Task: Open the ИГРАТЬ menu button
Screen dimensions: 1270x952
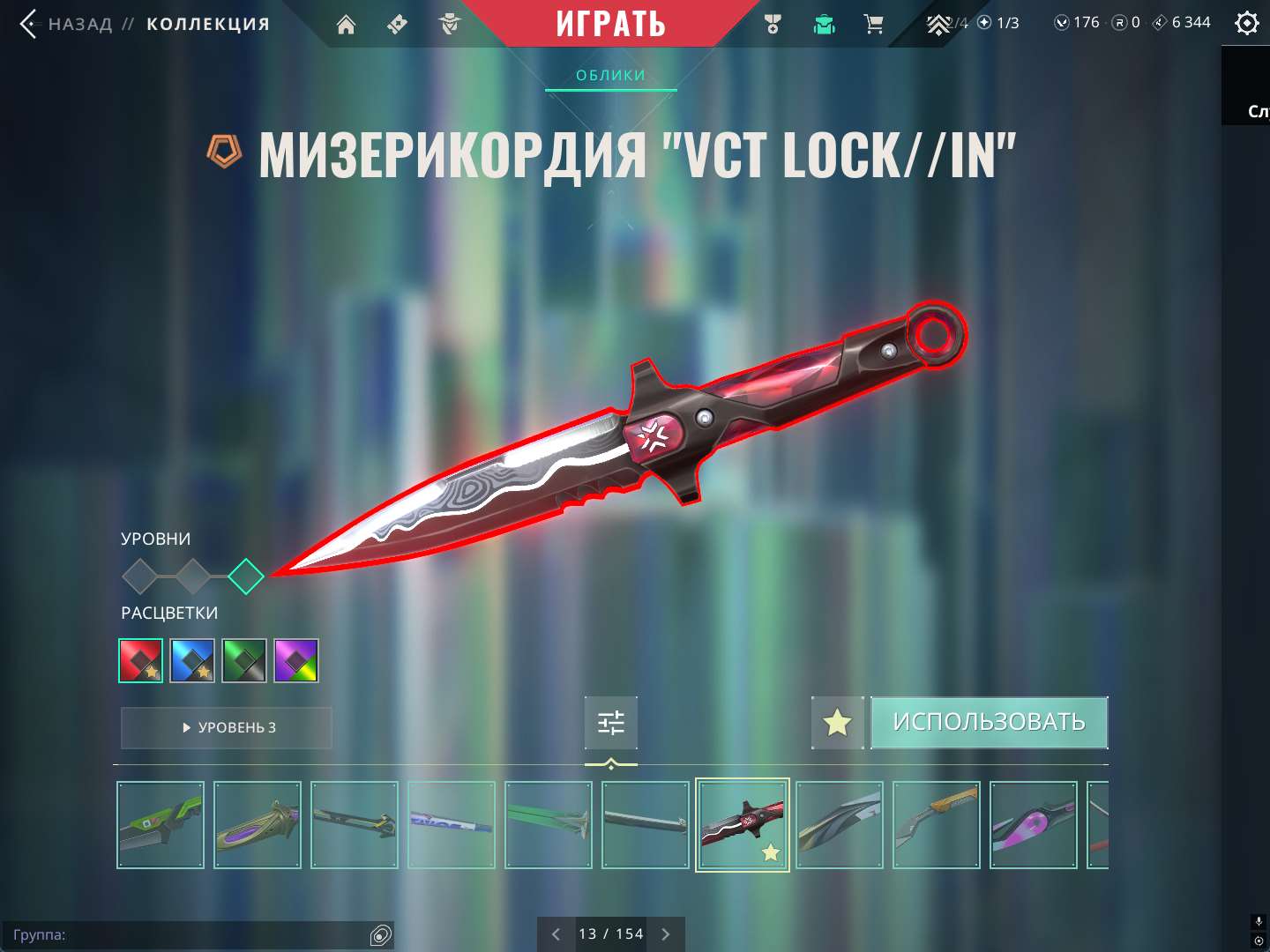Action: [x=611, y=24]
